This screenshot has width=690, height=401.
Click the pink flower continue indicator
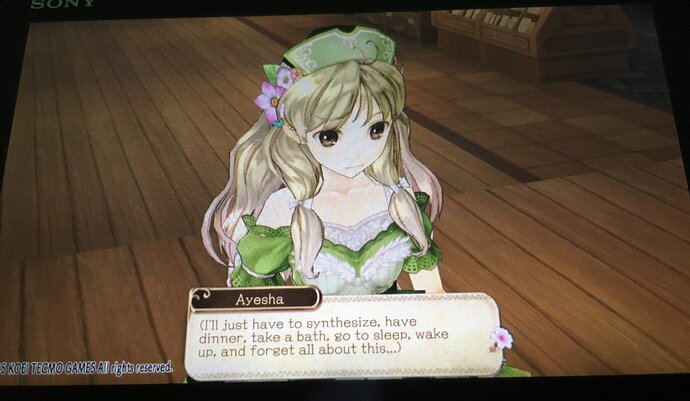501,338
